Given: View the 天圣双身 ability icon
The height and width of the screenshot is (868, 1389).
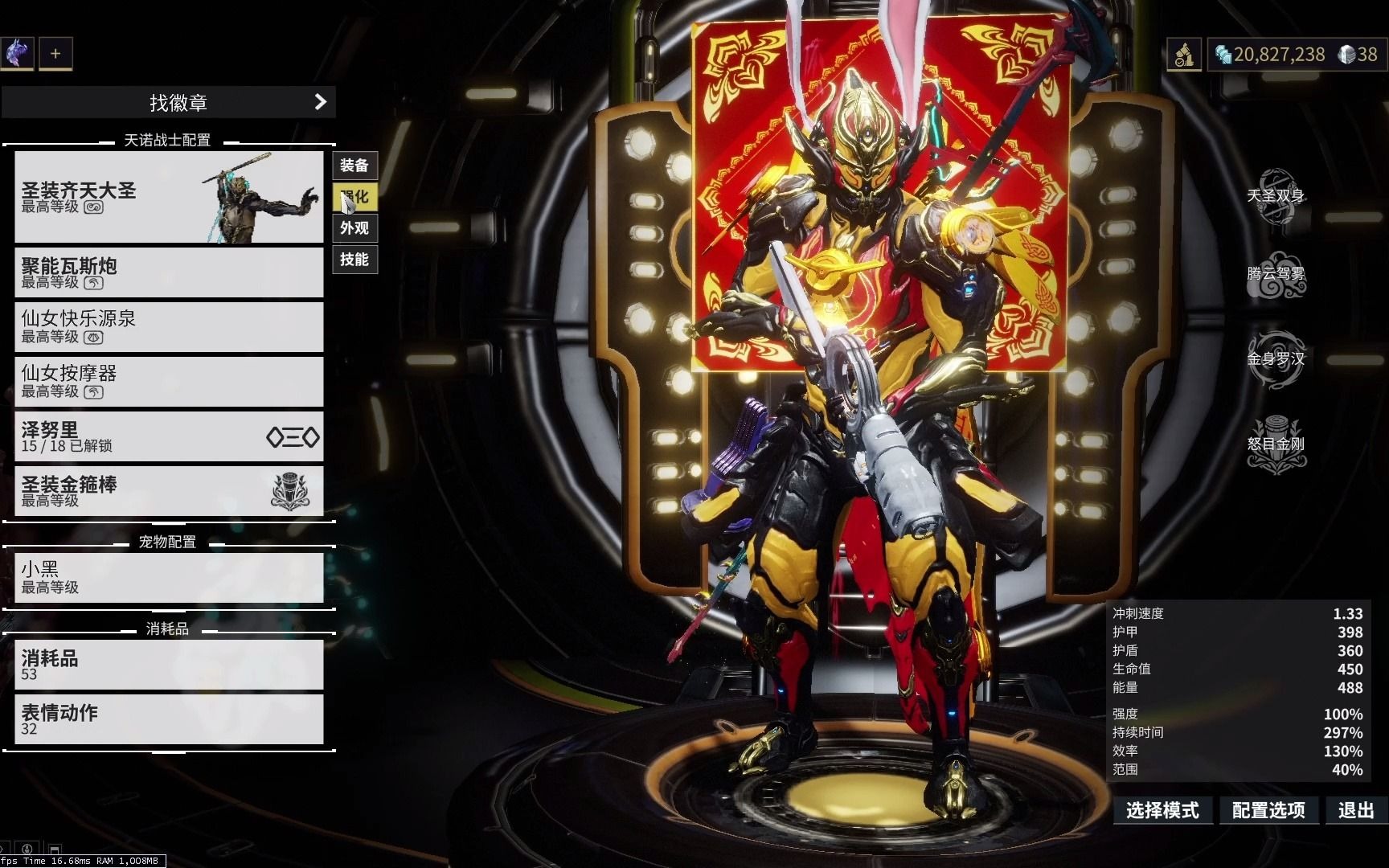Looking at the screenshot, I should click(x=1276, y=195).
